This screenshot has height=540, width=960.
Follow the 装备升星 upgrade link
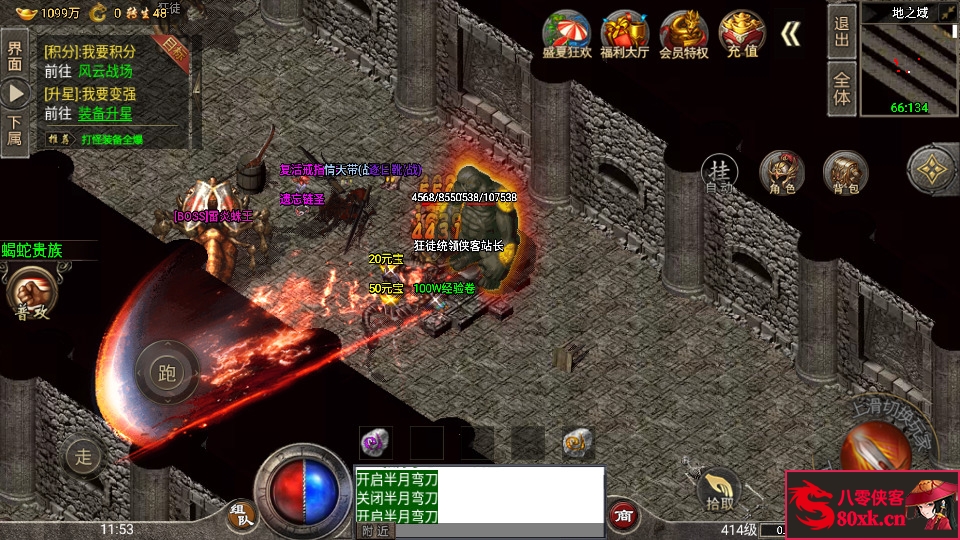pos(105,113)
